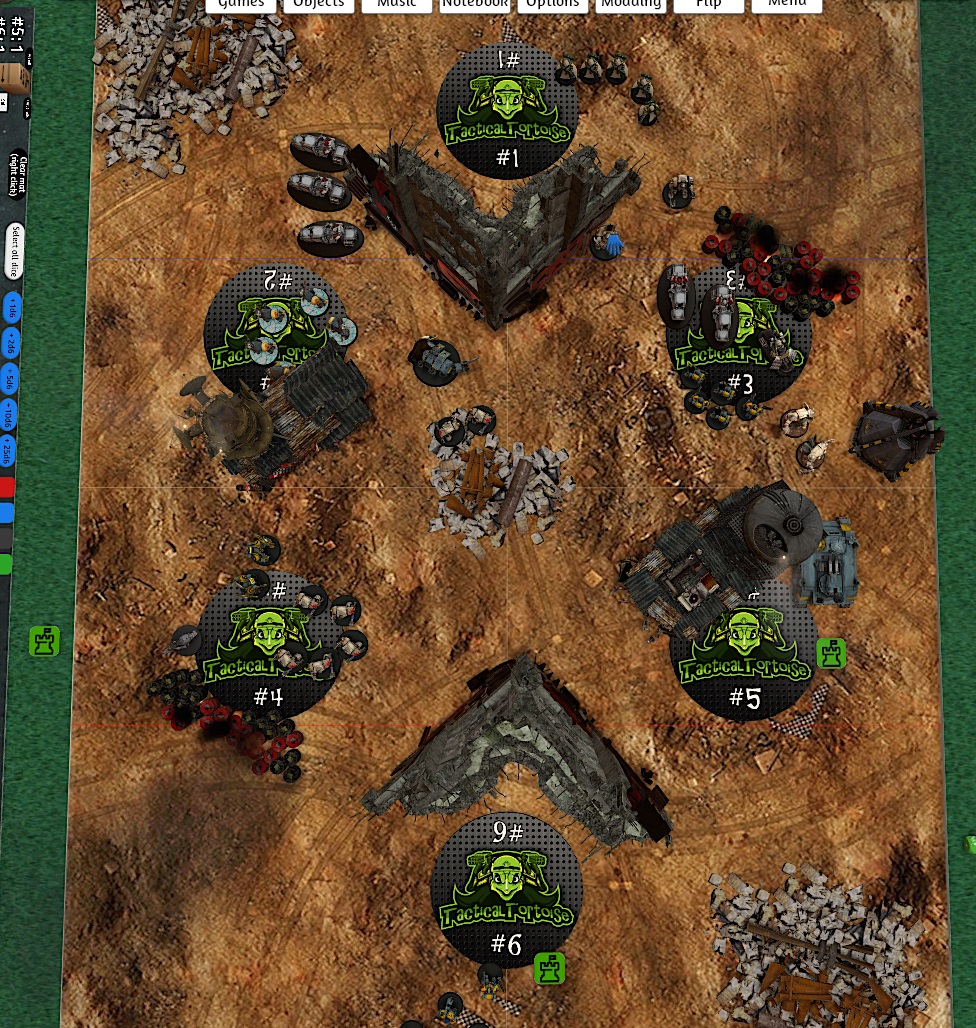
Task: Select the blue color swatch
Action: coord(7,513)
